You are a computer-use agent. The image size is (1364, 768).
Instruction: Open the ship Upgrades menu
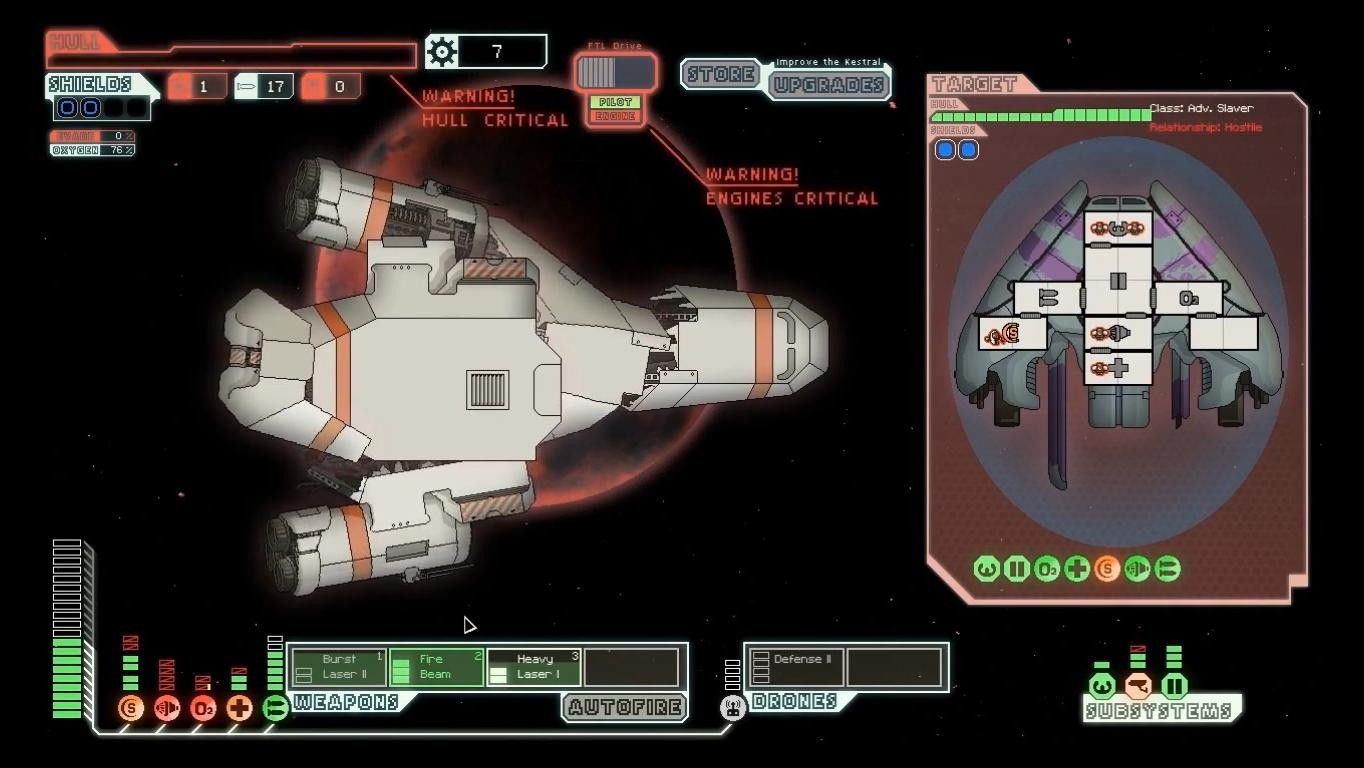click(829, 84)
